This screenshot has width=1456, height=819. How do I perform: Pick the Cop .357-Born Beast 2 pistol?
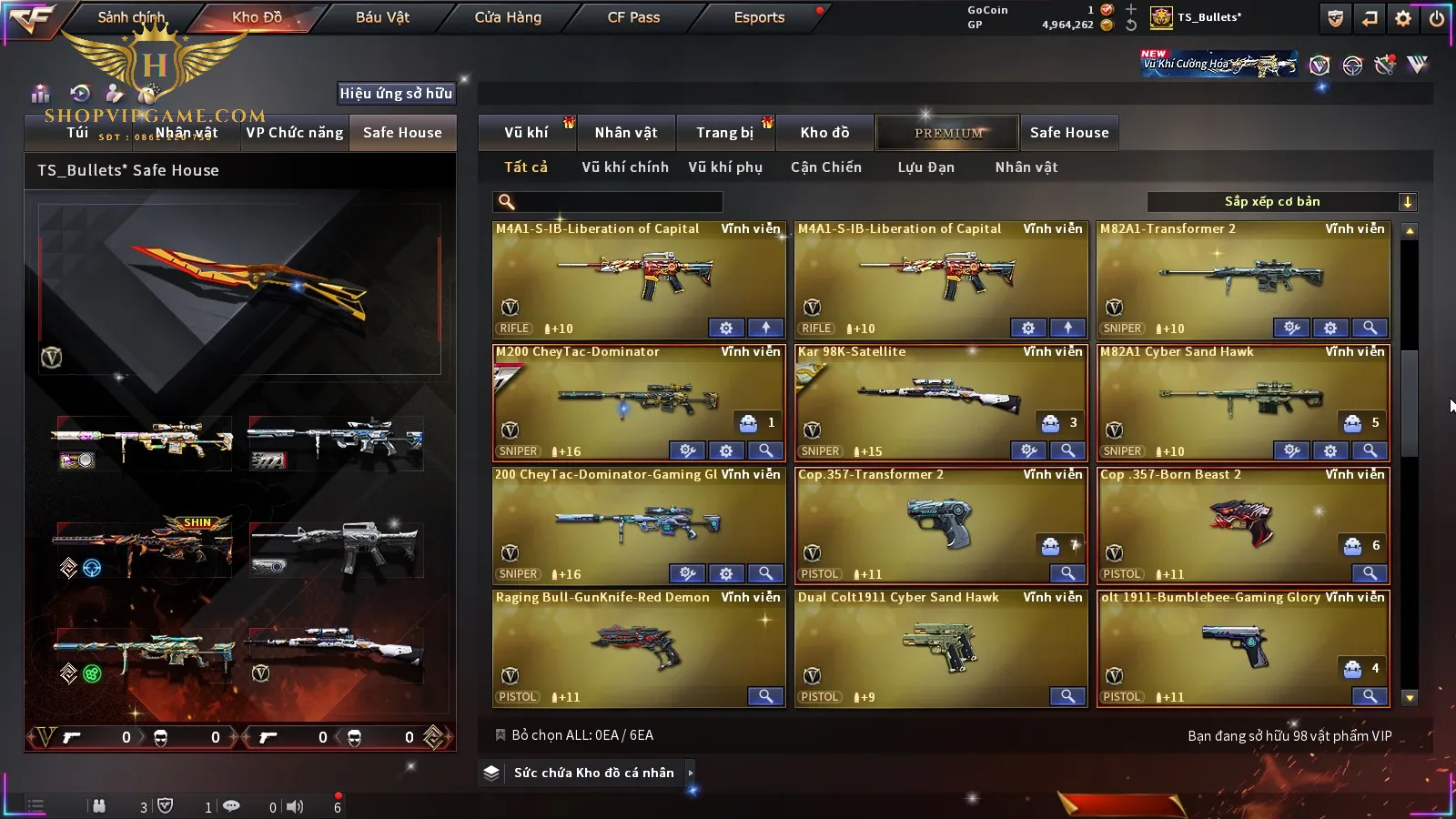pyautogui.click(x=1242, y=523)
